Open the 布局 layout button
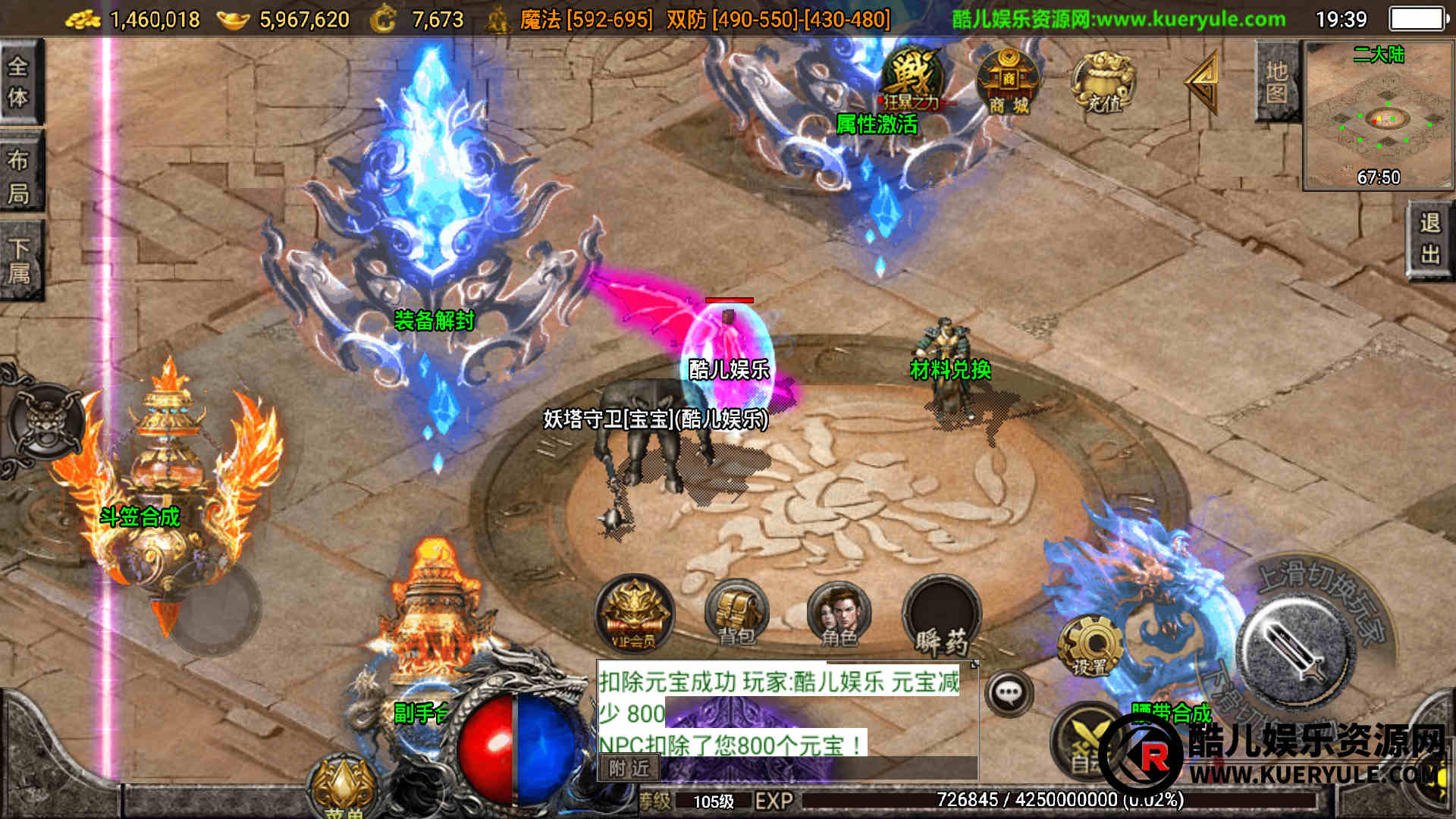The image size is (1456, 819). 19,174
